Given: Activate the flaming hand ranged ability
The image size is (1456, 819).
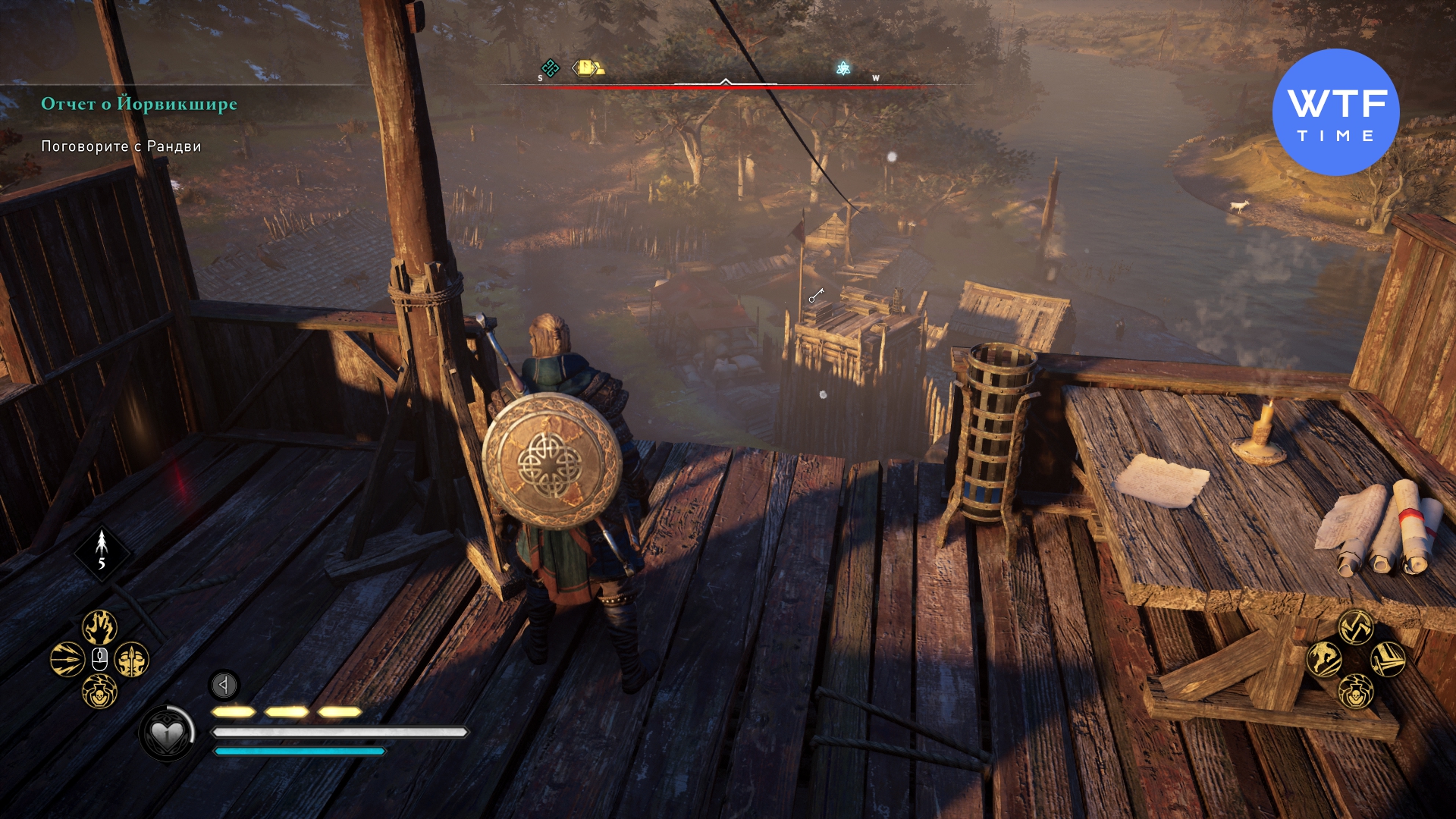Looking at the screenshot, I should coord(99,627).
